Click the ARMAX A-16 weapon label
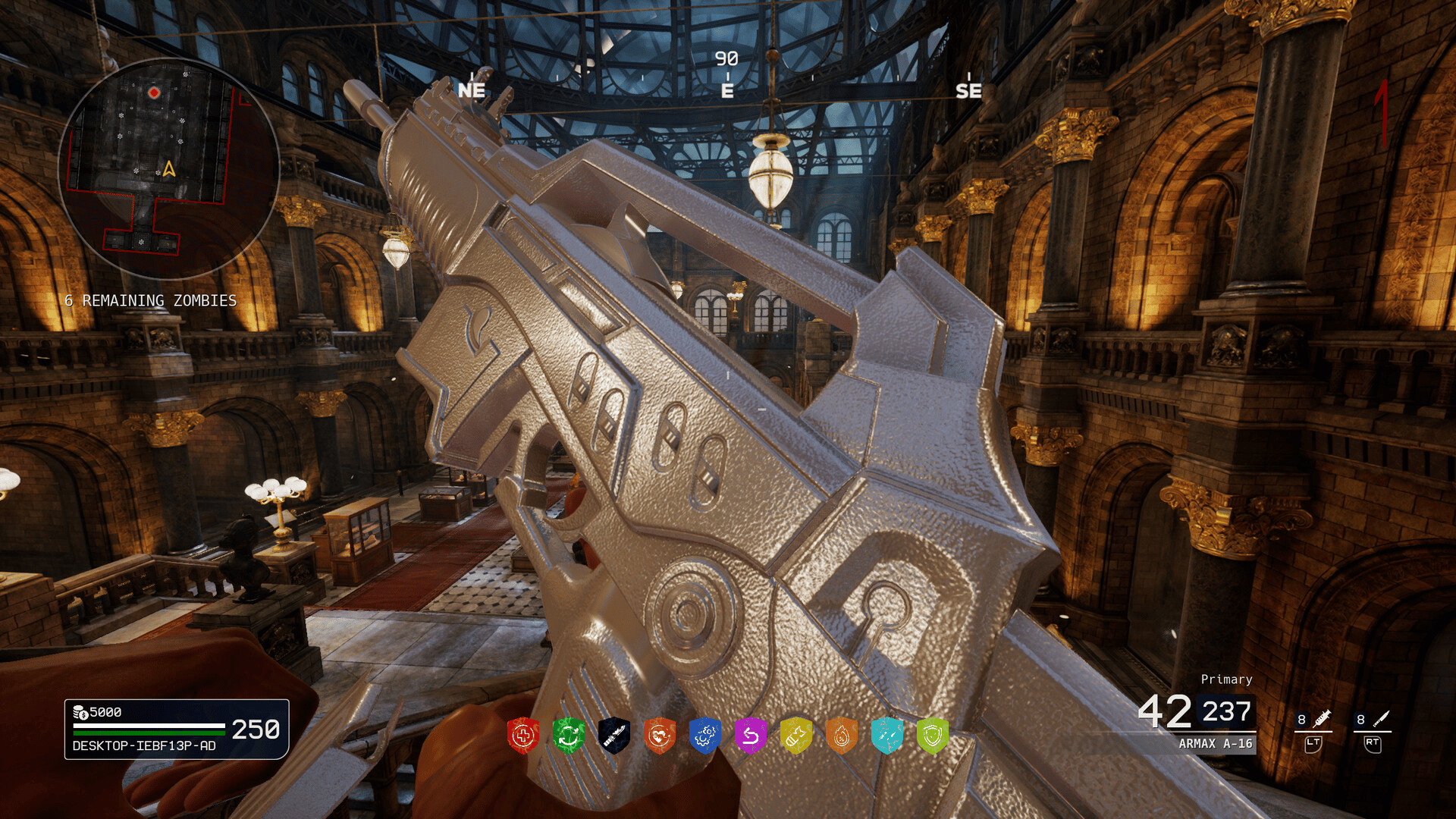1456x819 pixels. pyautogui.click(x=1215, y=744)
